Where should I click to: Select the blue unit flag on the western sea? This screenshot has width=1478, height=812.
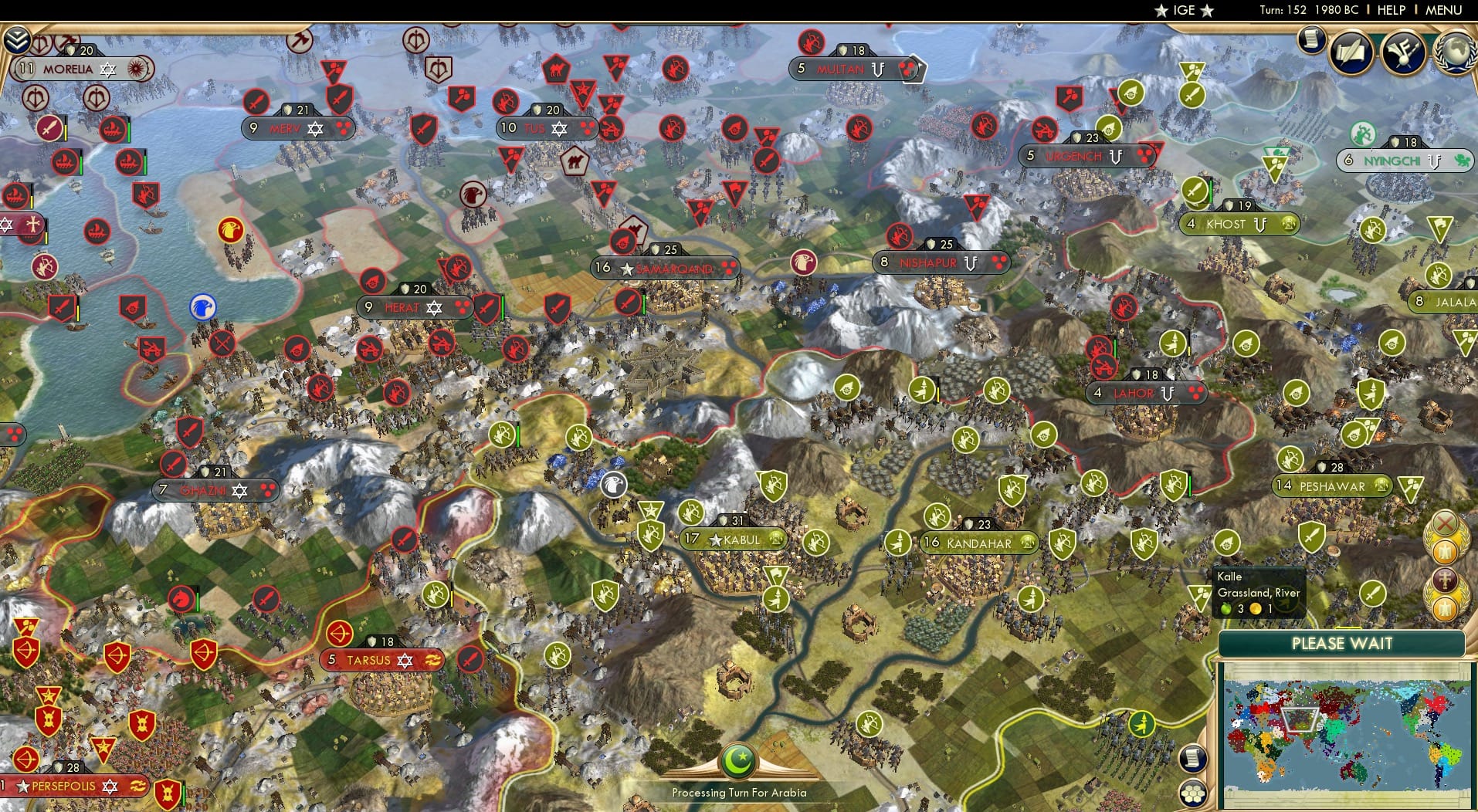coord(202,306)
